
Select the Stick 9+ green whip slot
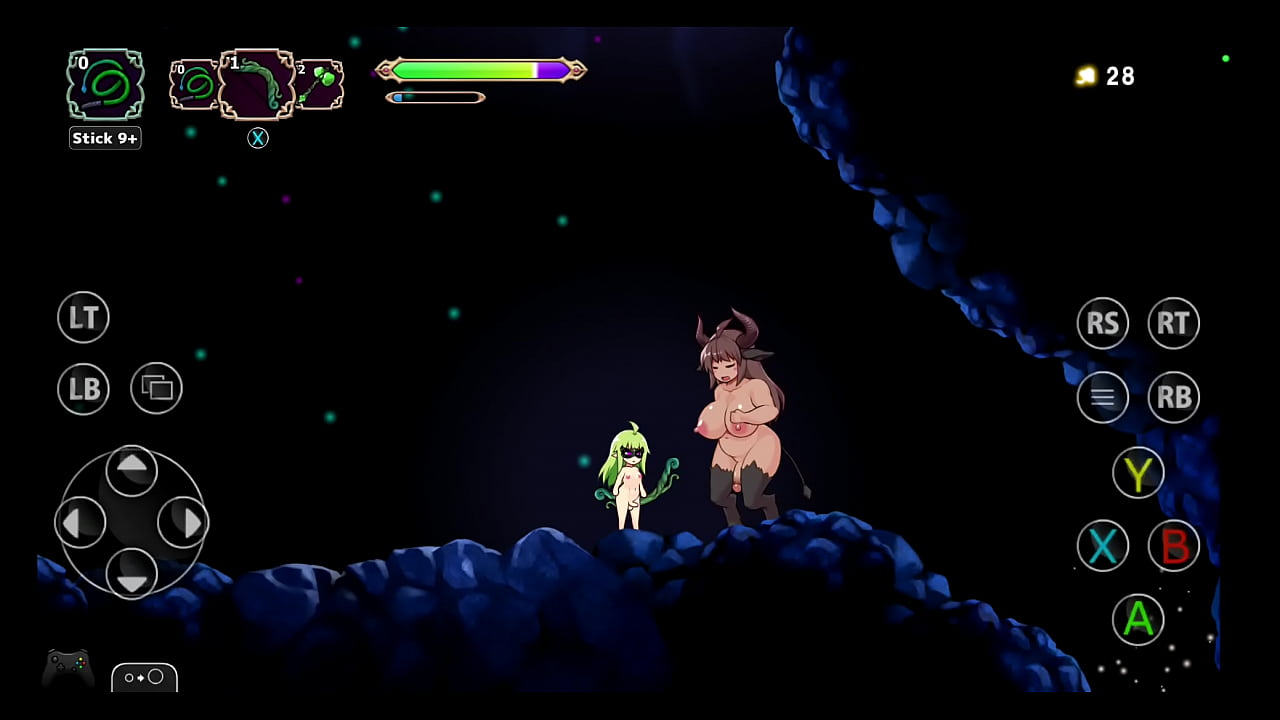105,85
